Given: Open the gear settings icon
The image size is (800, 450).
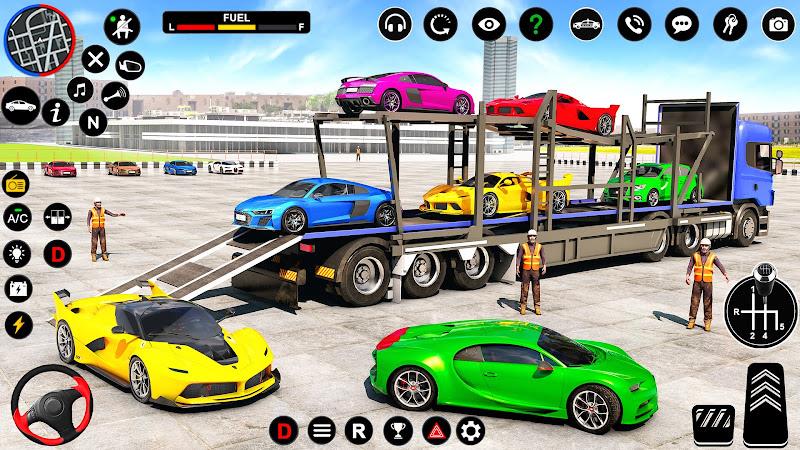Looking at the screenshot, I should 470,432.
